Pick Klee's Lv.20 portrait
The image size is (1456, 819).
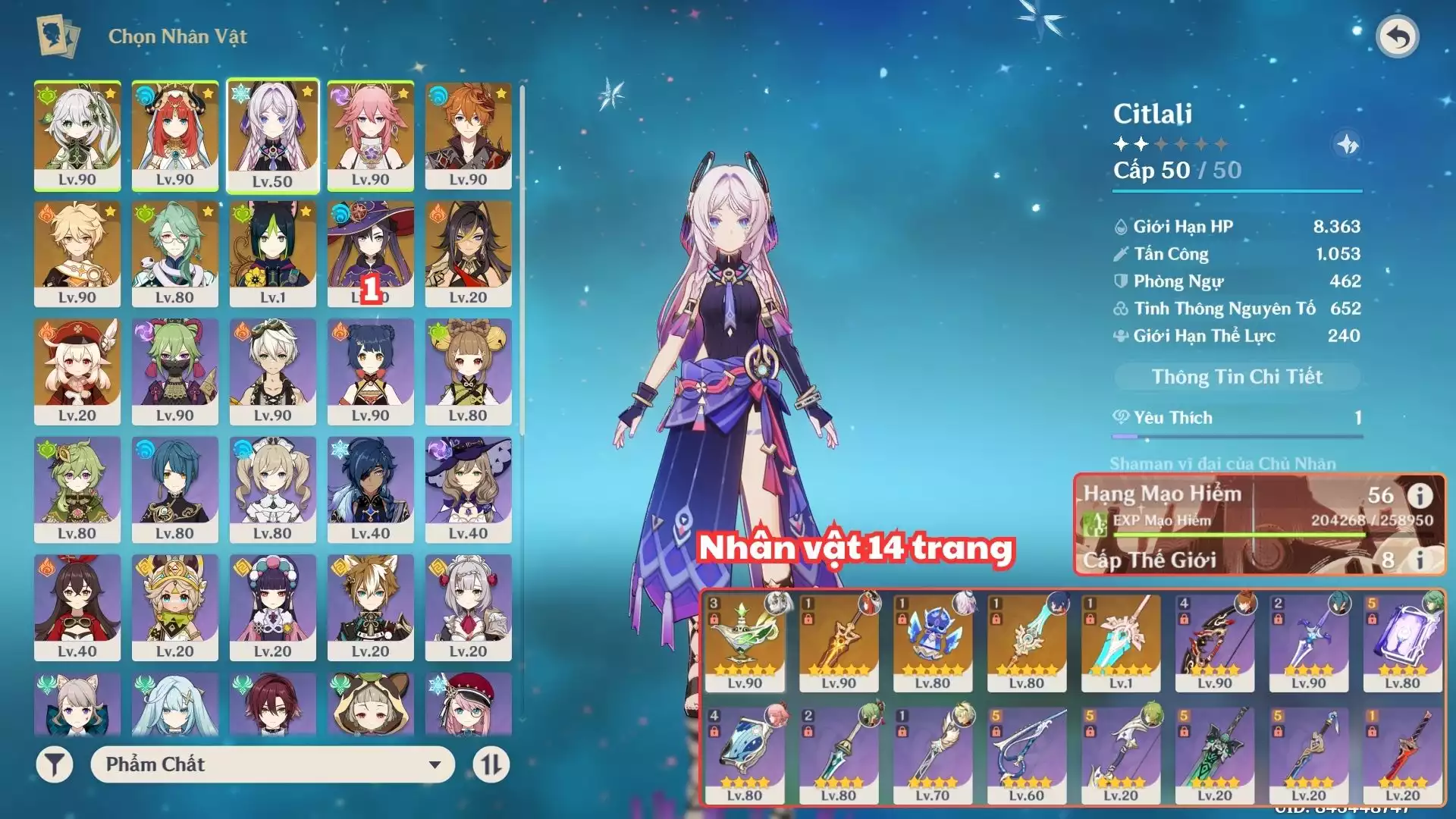[77, 371]
